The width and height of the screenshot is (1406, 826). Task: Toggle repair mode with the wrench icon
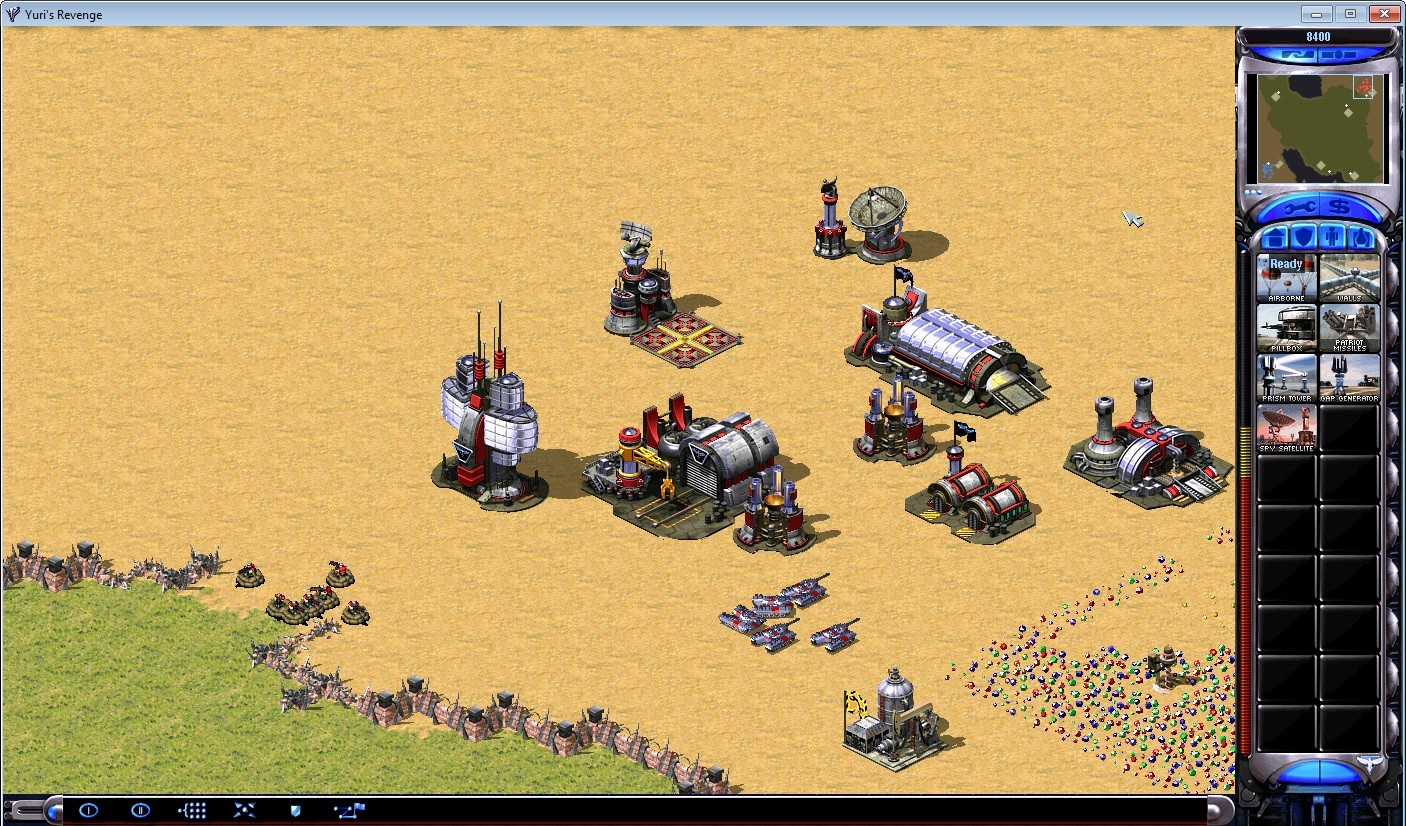[1299, 207]
